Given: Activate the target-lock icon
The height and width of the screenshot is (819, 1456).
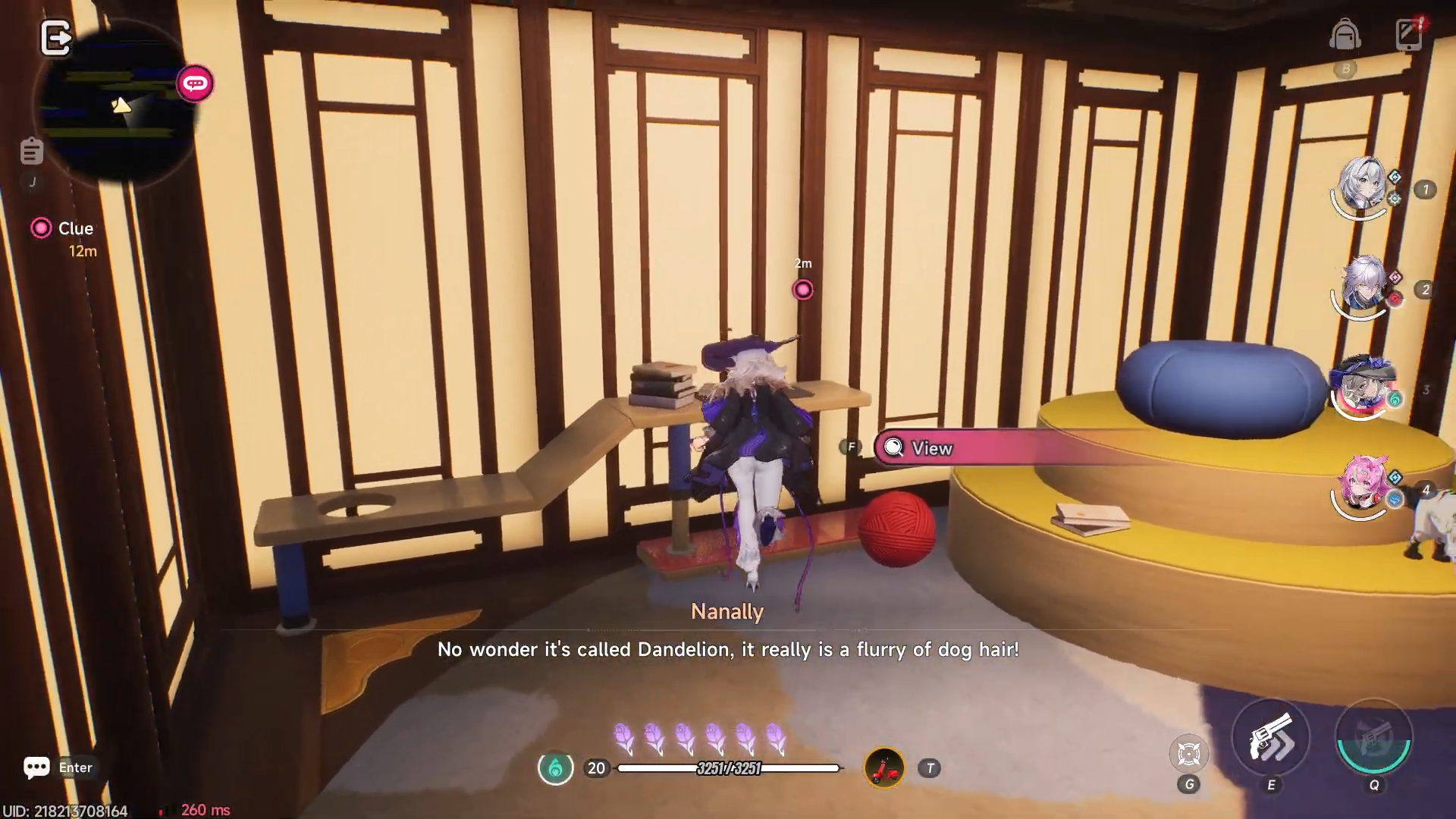Looking at the screenshot, I should point(1188,753).
